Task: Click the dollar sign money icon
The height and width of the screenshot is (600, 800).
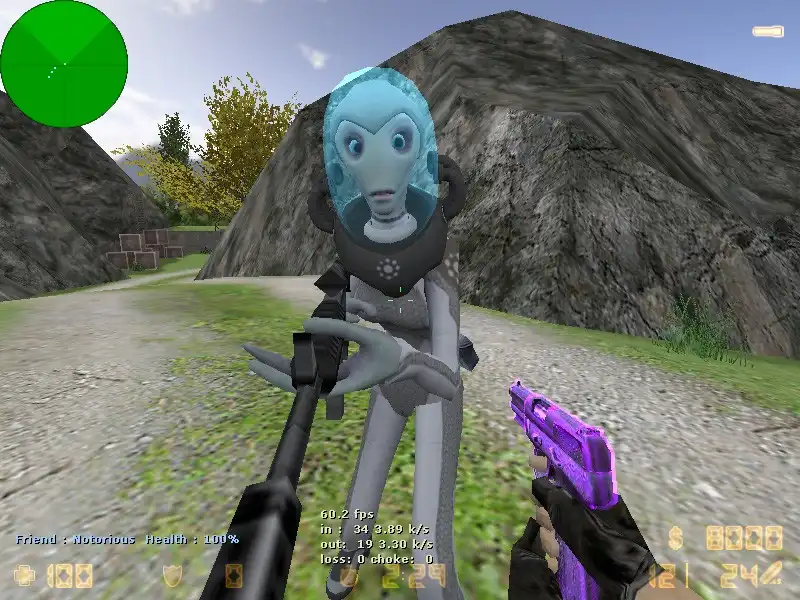Action: (677, 539)
